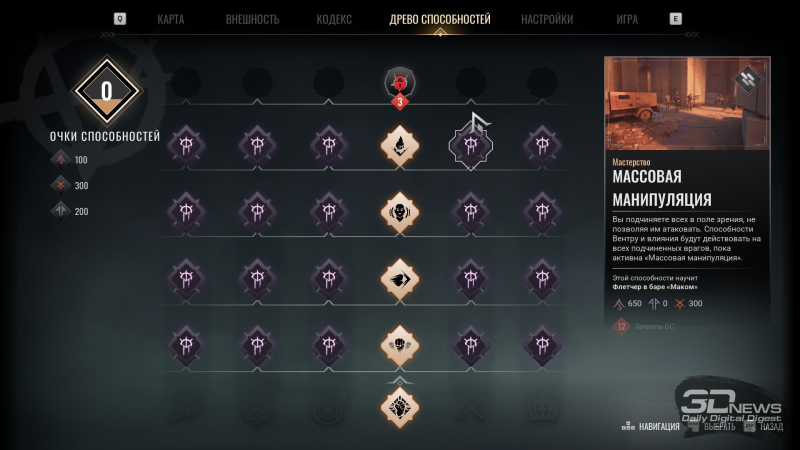Viewport: 800px width, 450px height.
Task: Select the Древо способностей tab
Action: (x=439, y=19)
